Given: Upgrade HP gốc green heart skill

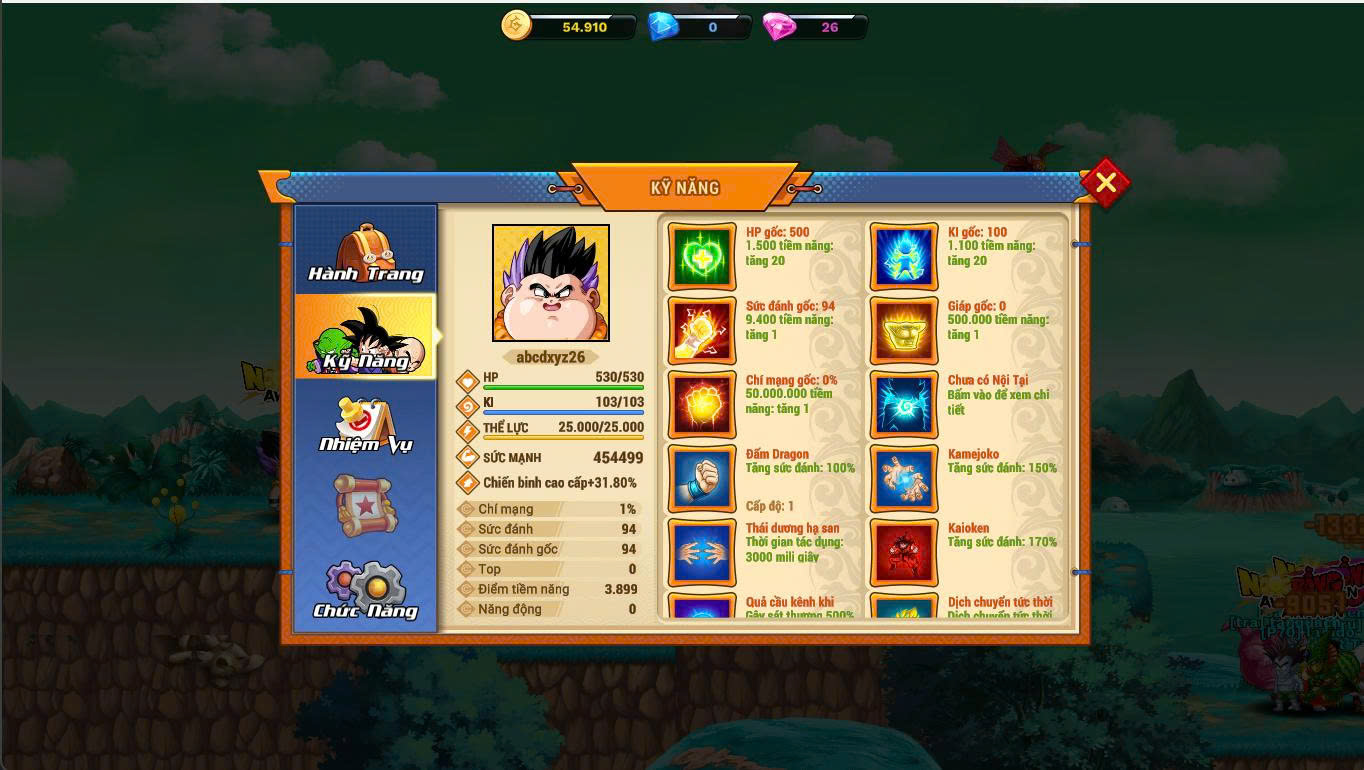Looking at the screenshot, I should 702,257.
